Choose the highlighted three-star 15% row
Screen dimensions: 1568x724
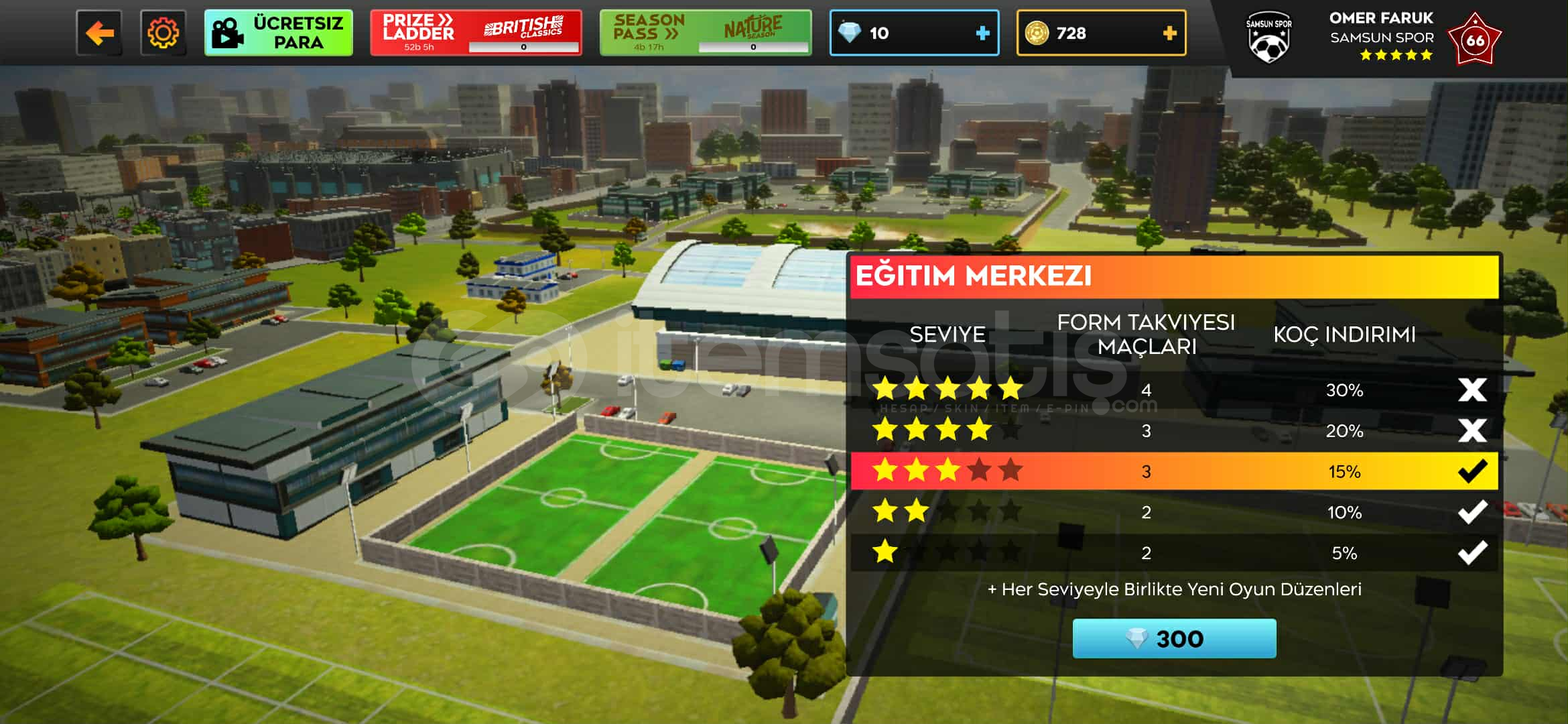1174,471
